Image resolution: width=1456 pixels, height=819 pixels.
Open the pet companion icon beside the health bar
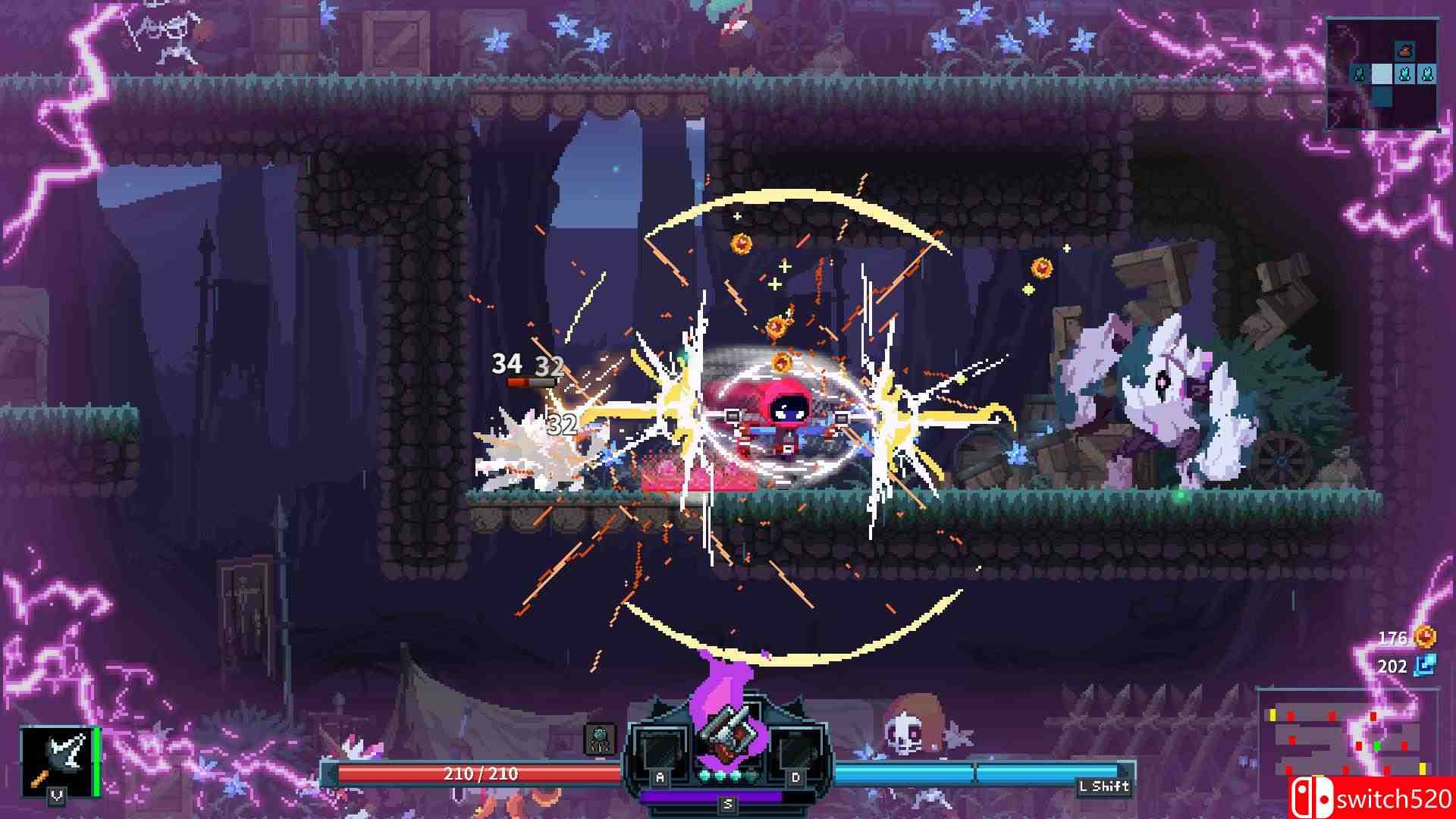click(601, 737)
